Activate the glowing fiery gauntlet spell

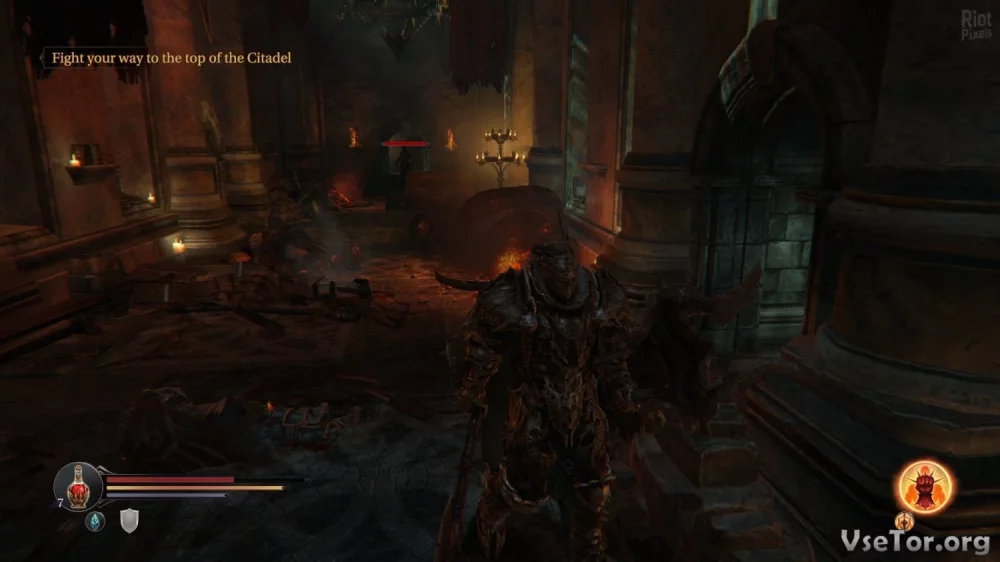pos(924,486)
